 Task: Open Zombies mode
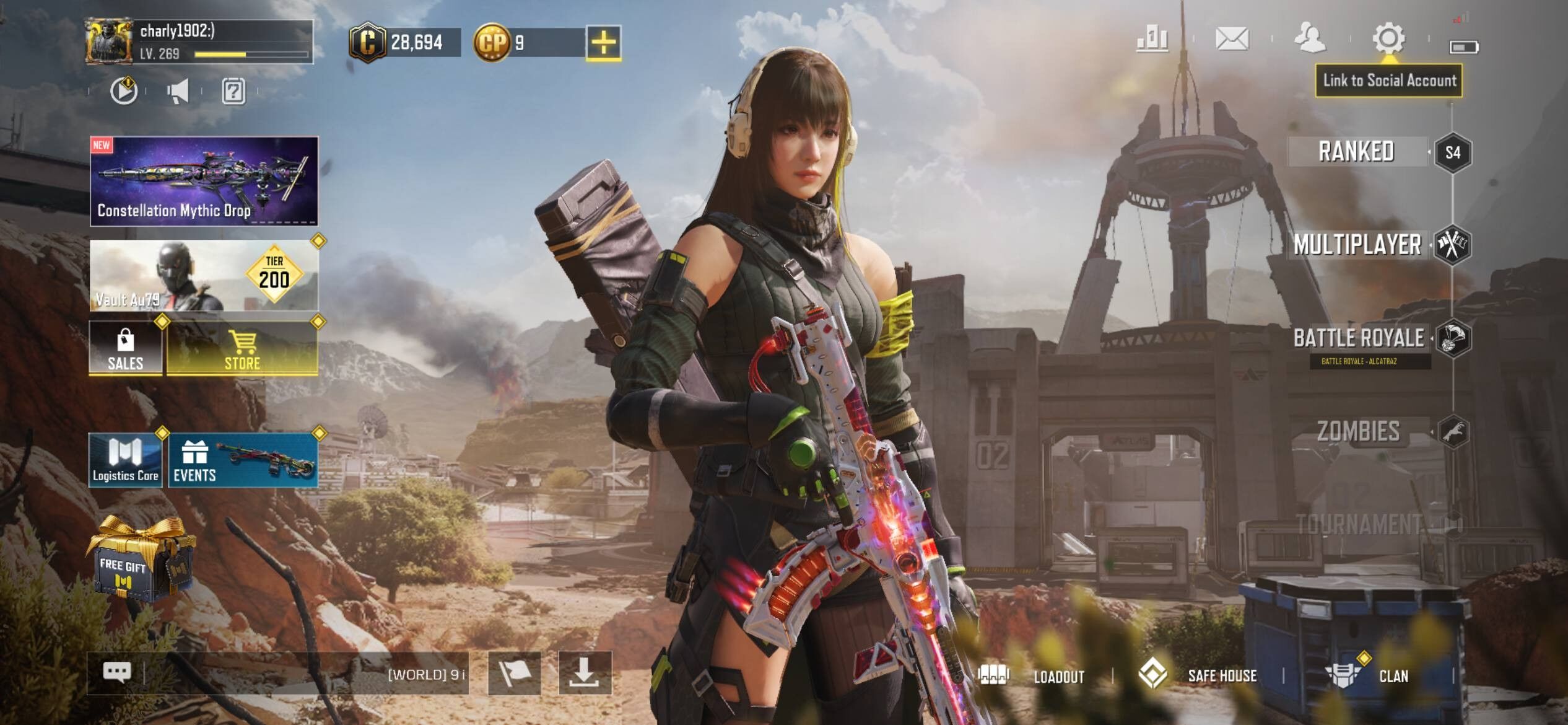click(1359, 431)
